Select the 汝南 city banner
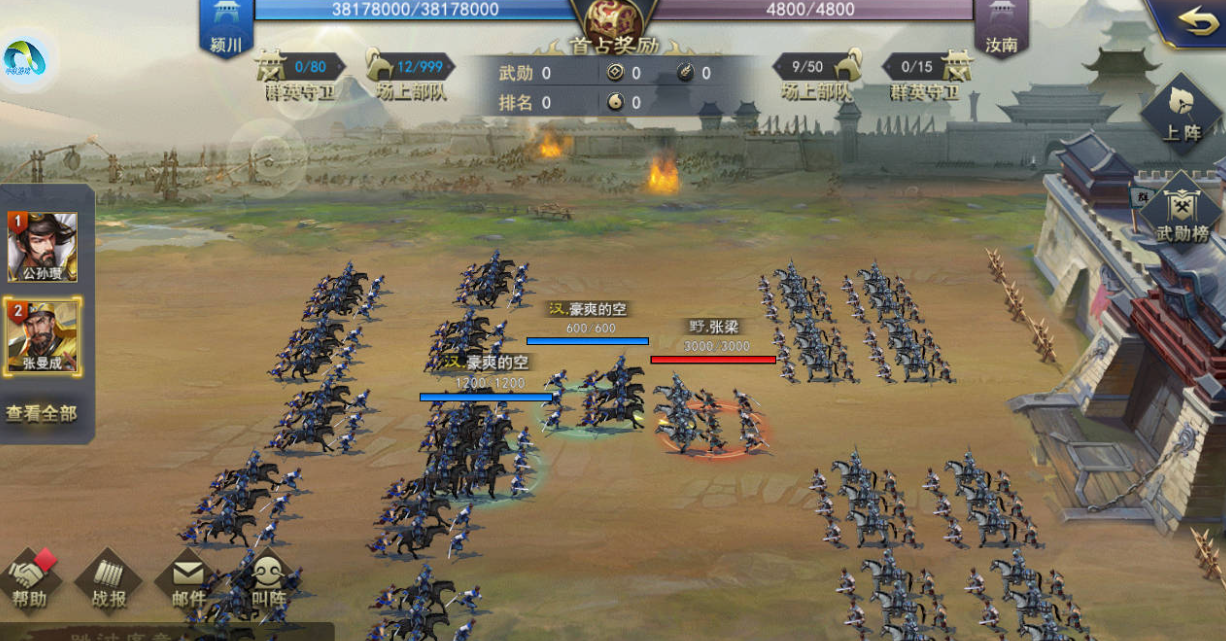 click(x=1001, y=28)
